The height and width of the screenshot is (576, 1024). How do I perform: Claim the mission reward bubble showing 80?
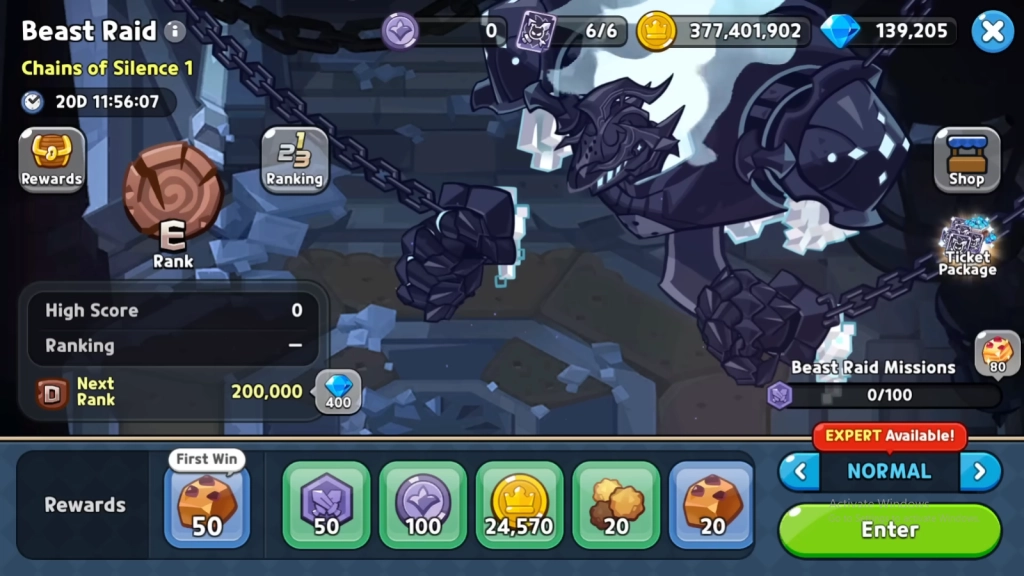(997, 353)
